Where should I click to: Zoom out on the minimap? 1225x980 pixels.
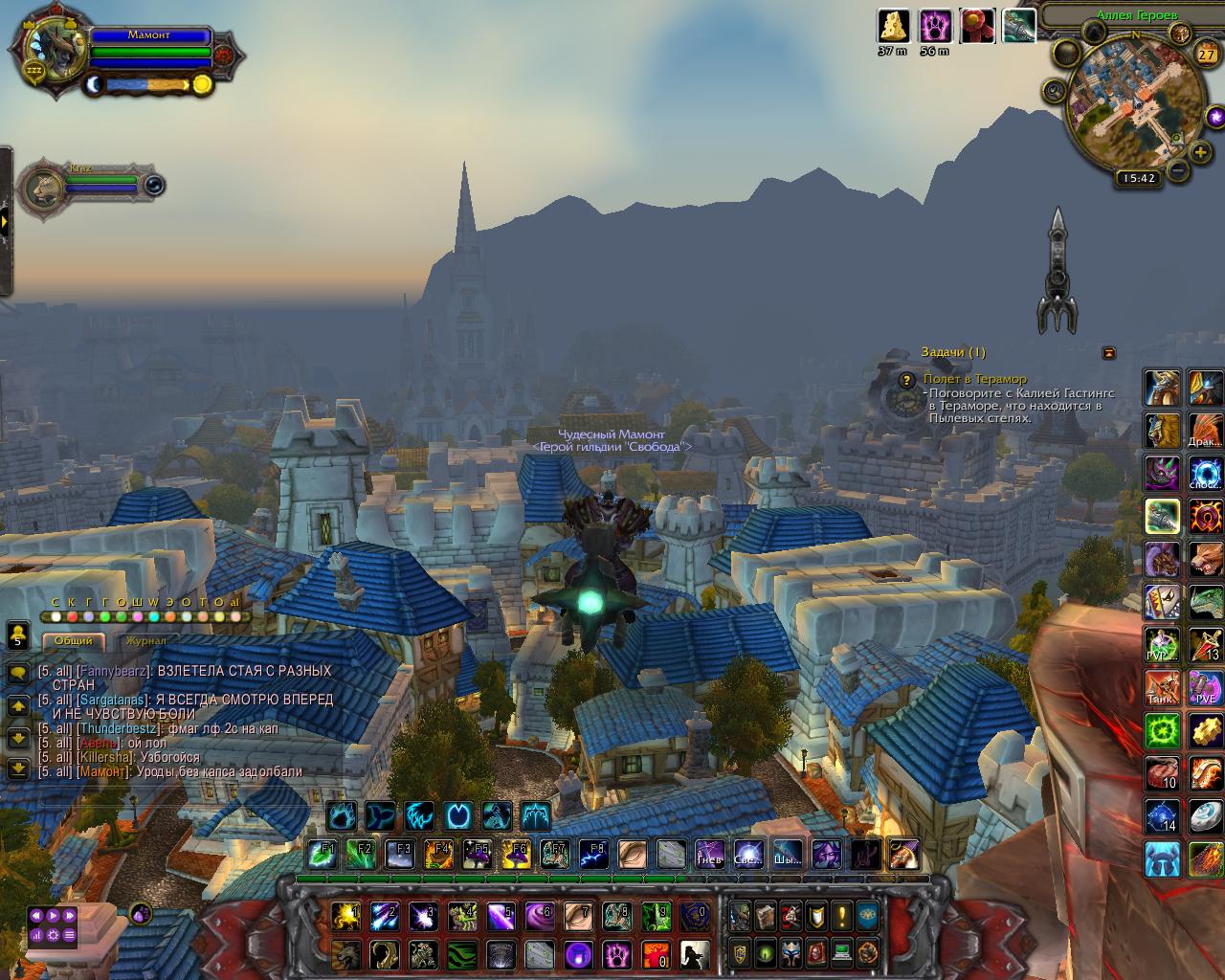coord(1178,171)
